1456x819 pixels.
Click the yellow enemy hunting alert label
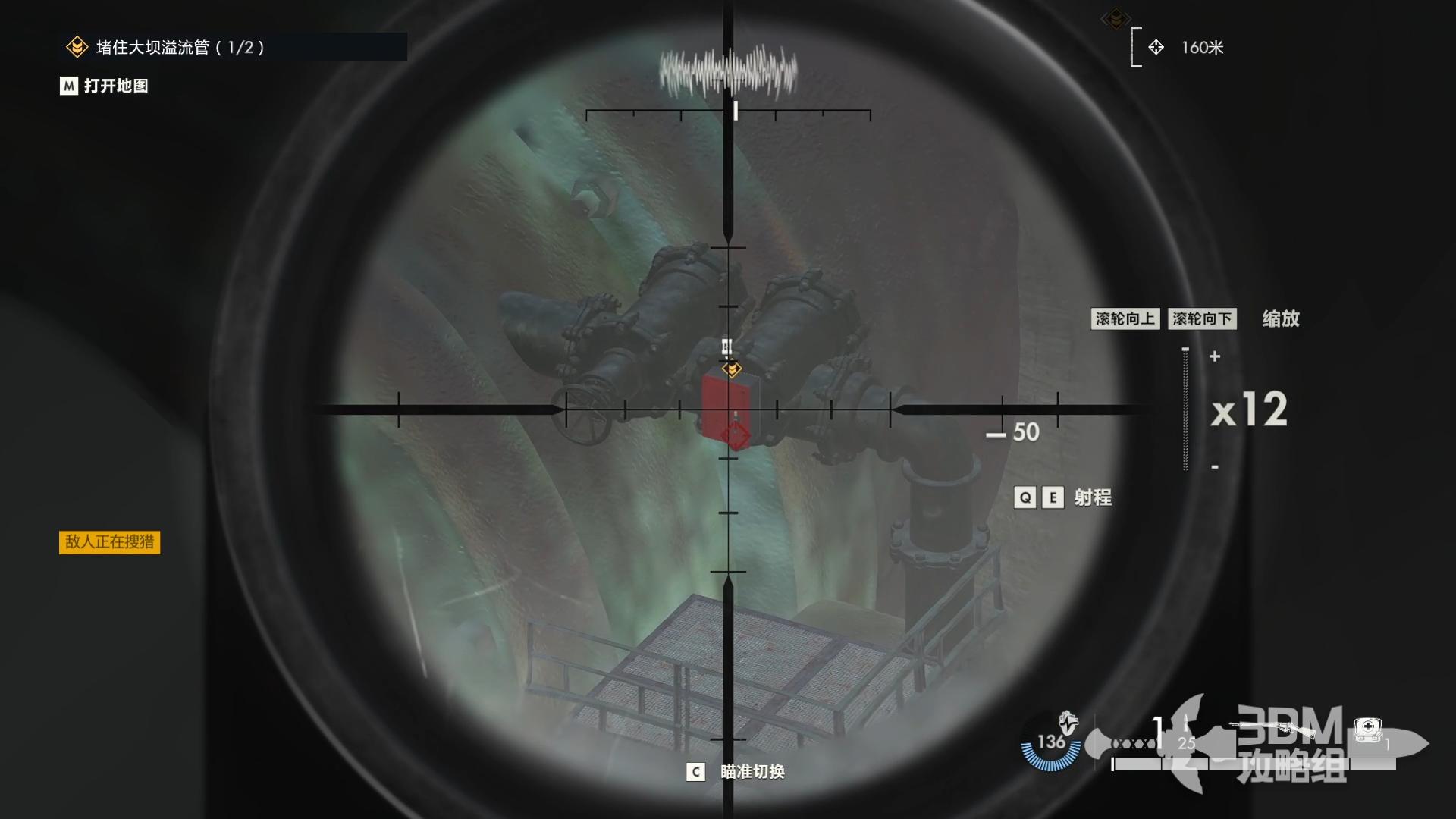point(109,541)
